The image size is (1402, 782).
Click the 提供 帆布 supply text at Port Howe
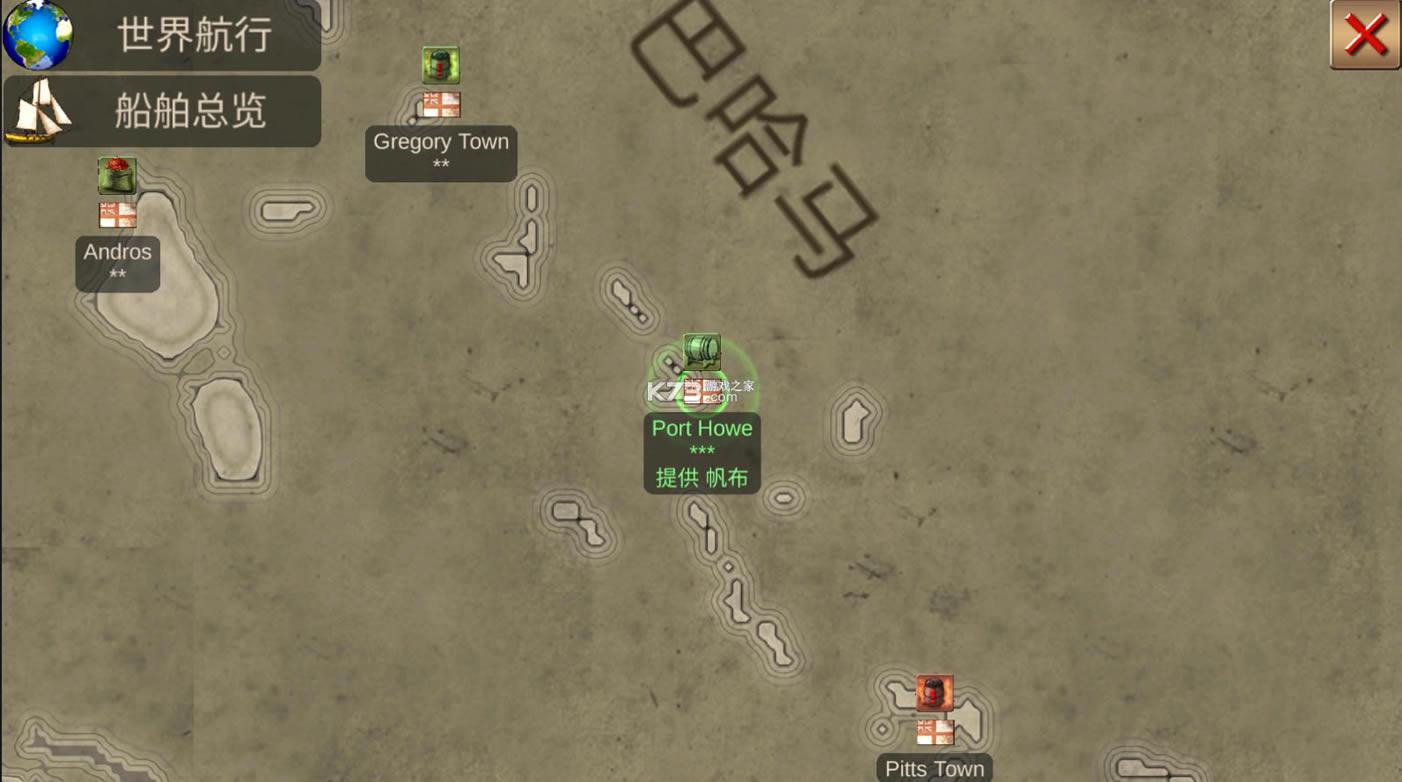click(702, 479)
